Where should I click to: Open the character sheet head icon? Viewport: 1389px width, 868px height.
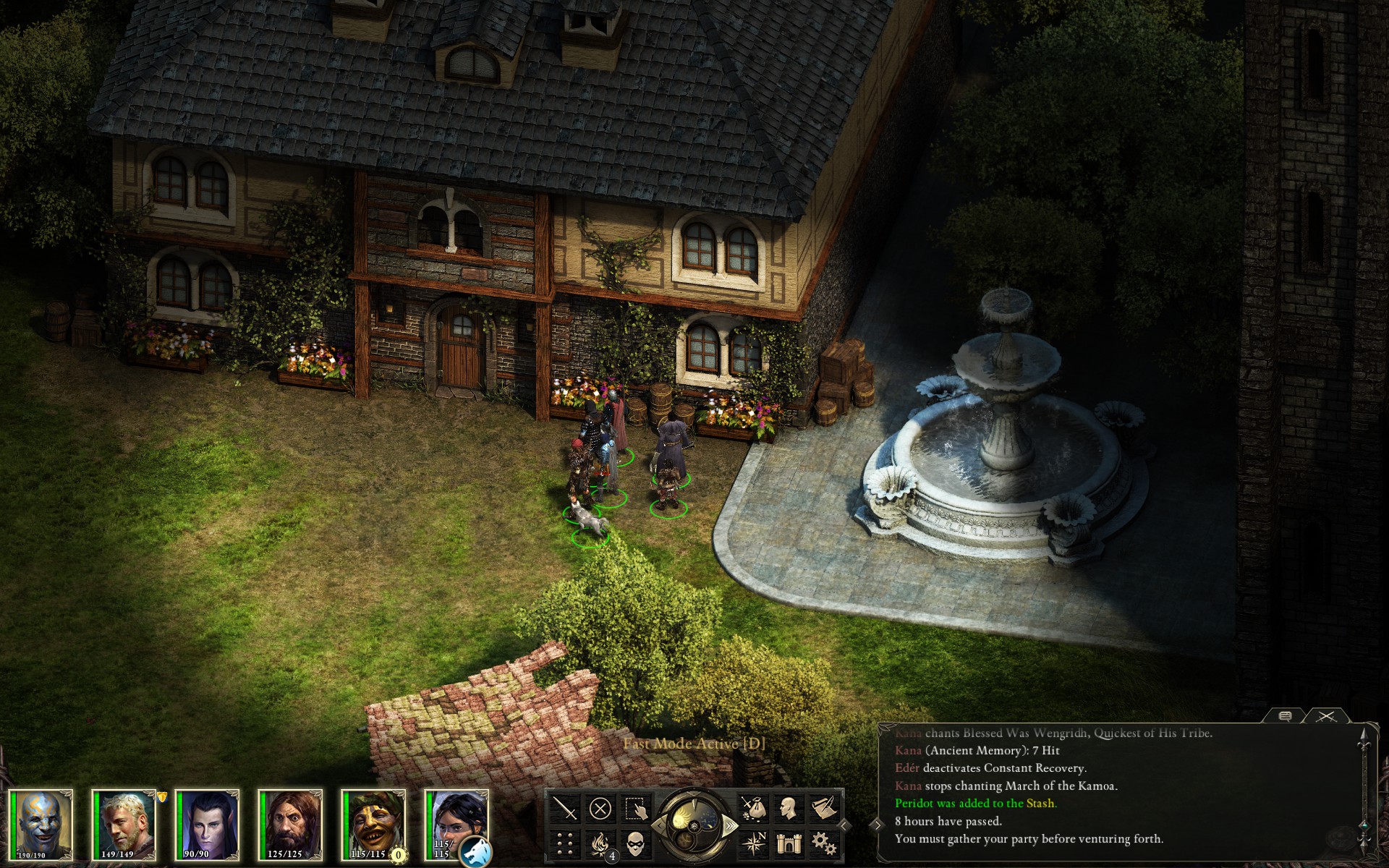[x=789, y=808]
